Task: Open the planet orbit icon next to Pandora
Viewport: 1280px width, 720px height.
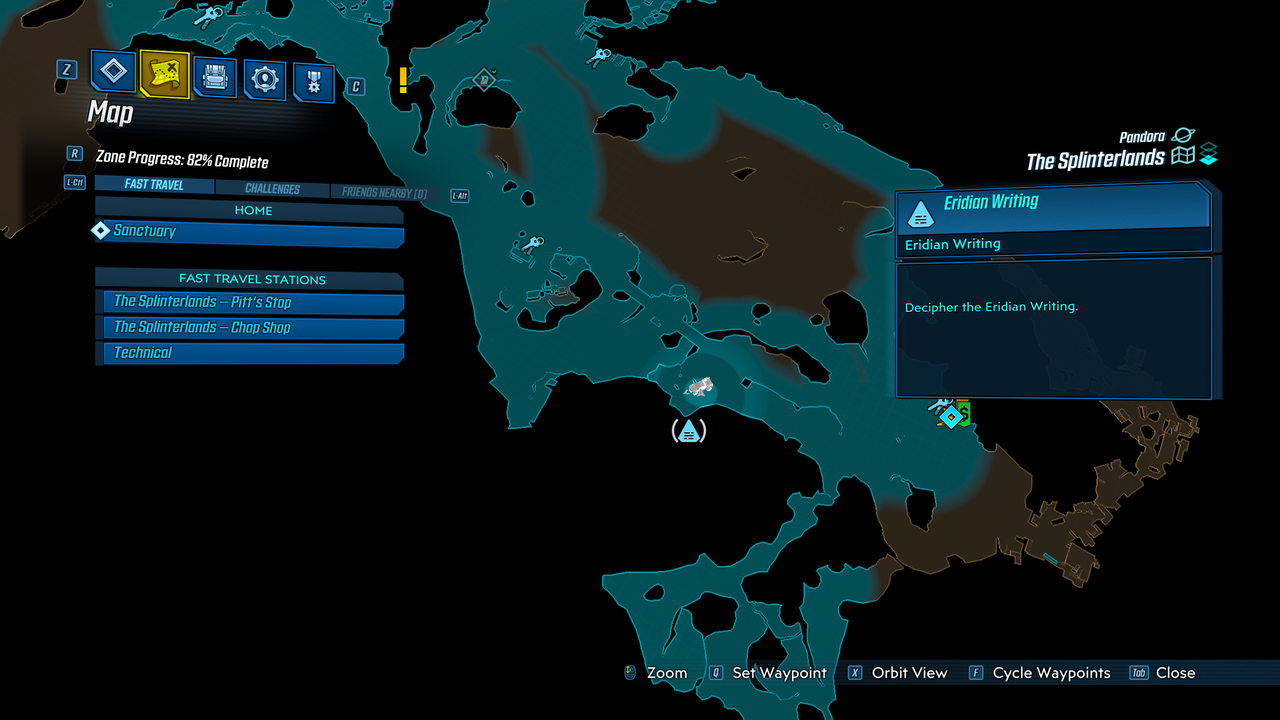Action: 1184,135
